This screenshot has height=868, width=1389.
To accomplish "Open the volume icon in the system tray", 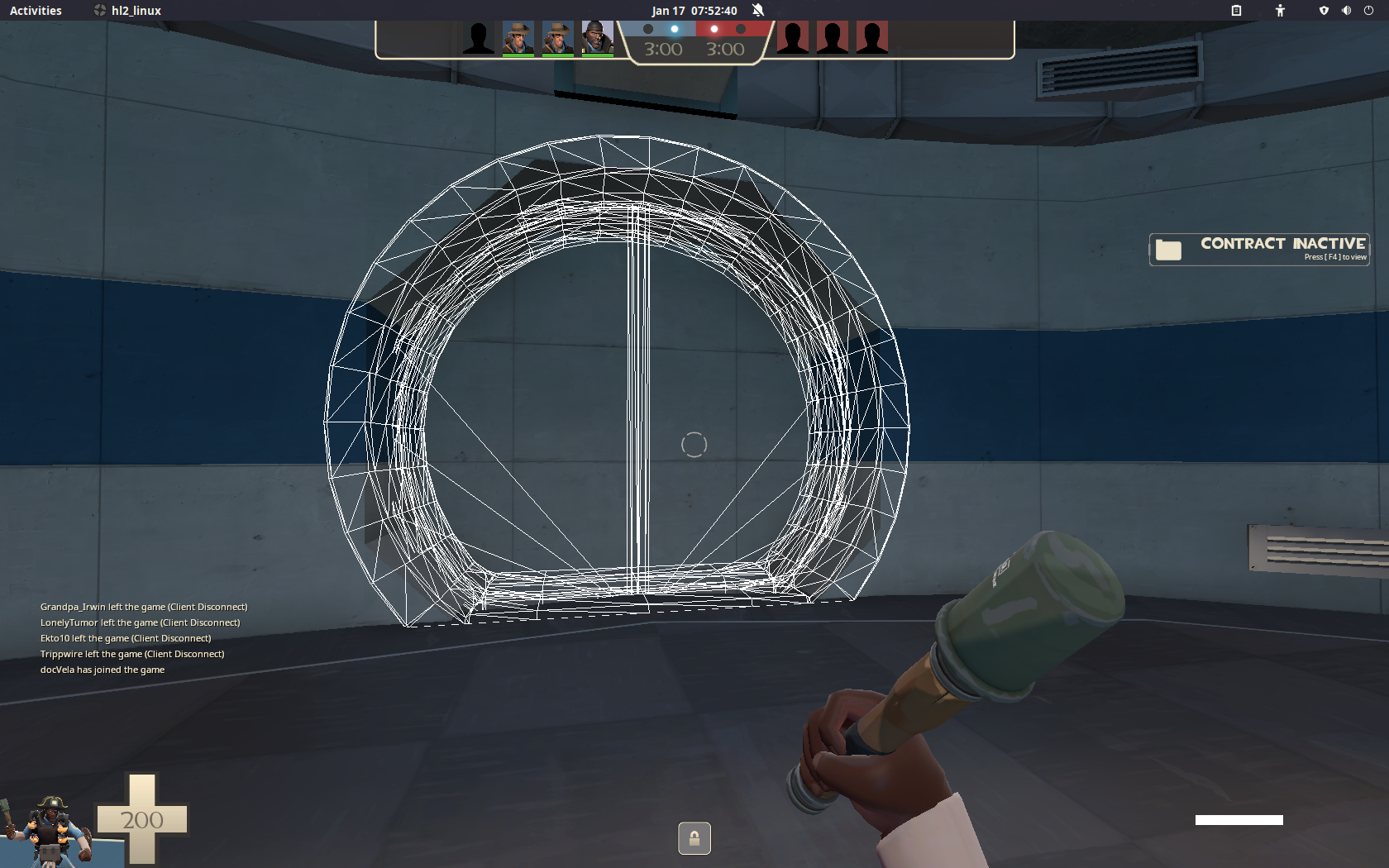I will tap(1346, 10).
